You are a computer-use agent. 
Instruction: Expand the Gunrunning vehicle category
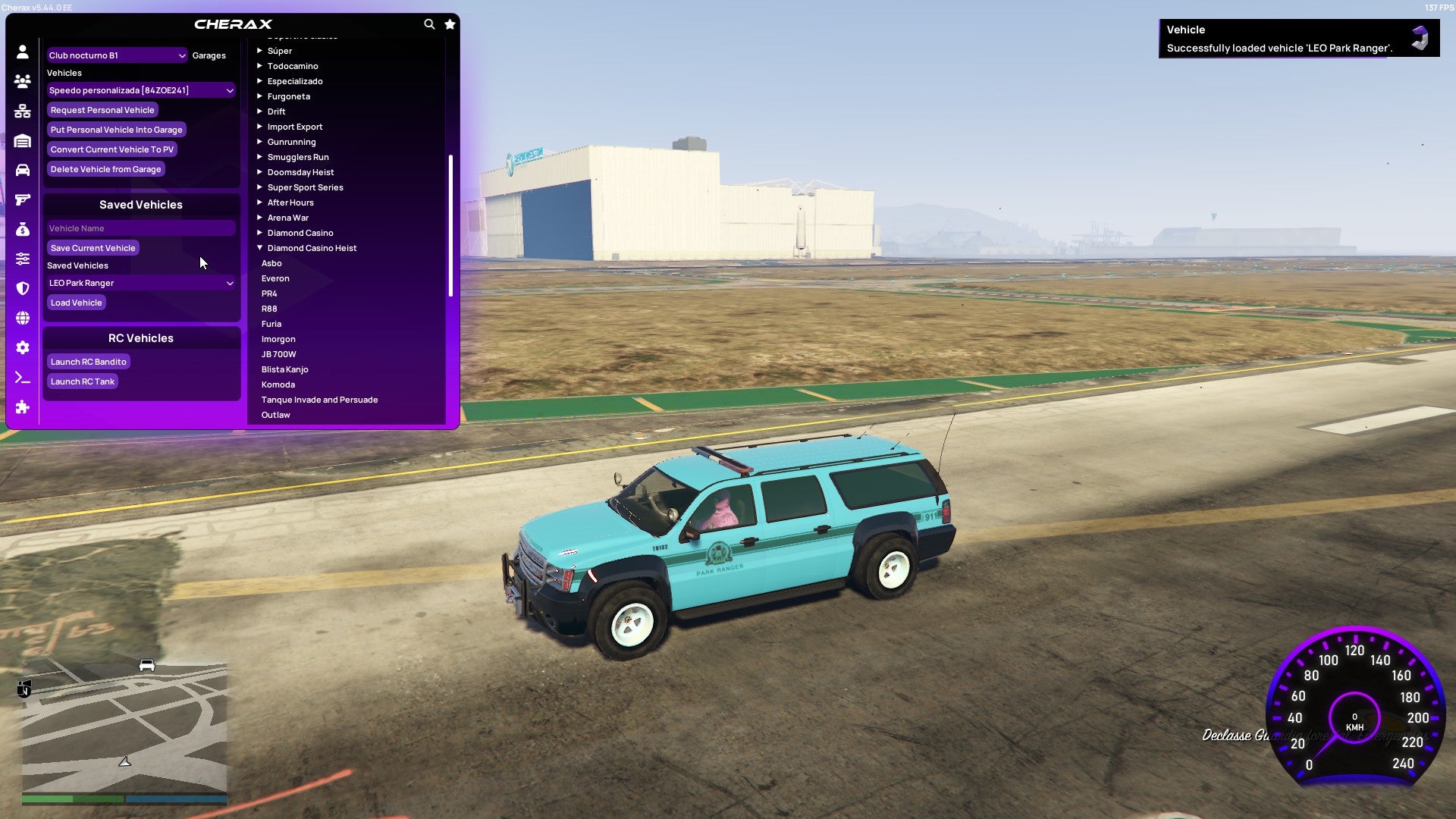pyautogui.click(x=291, y=142)
